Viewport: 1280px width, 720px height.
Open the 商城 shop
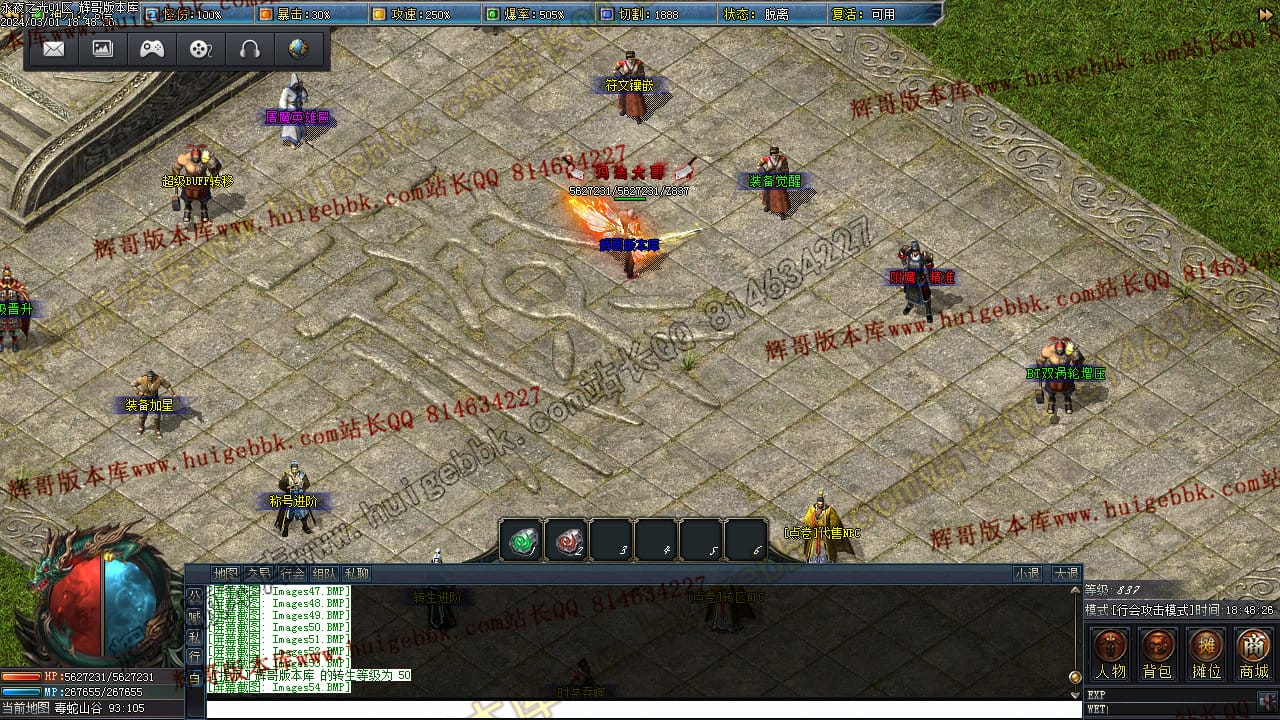[1254, 654]
